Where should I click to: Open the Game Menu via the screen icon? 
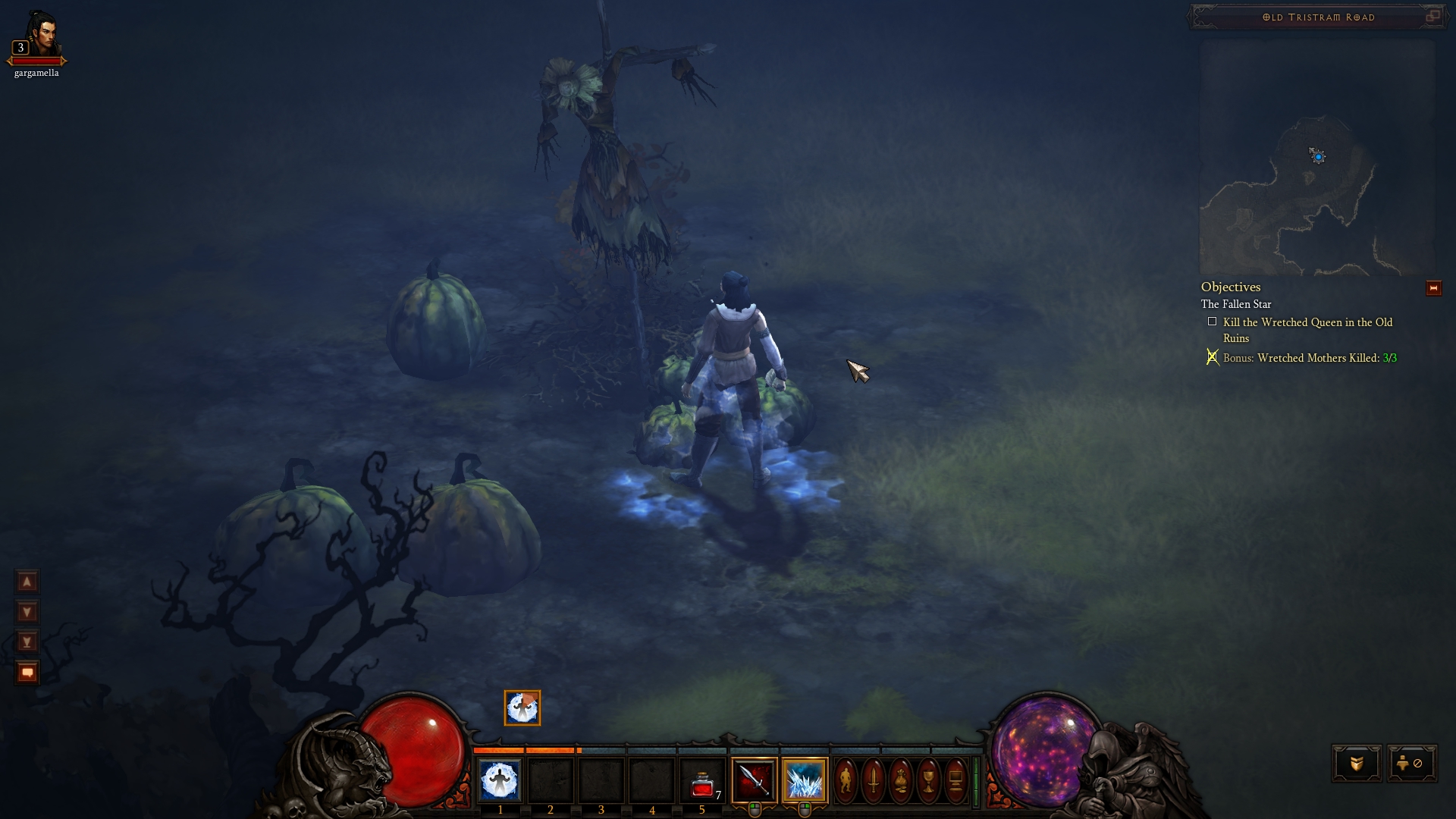(955, 781)
